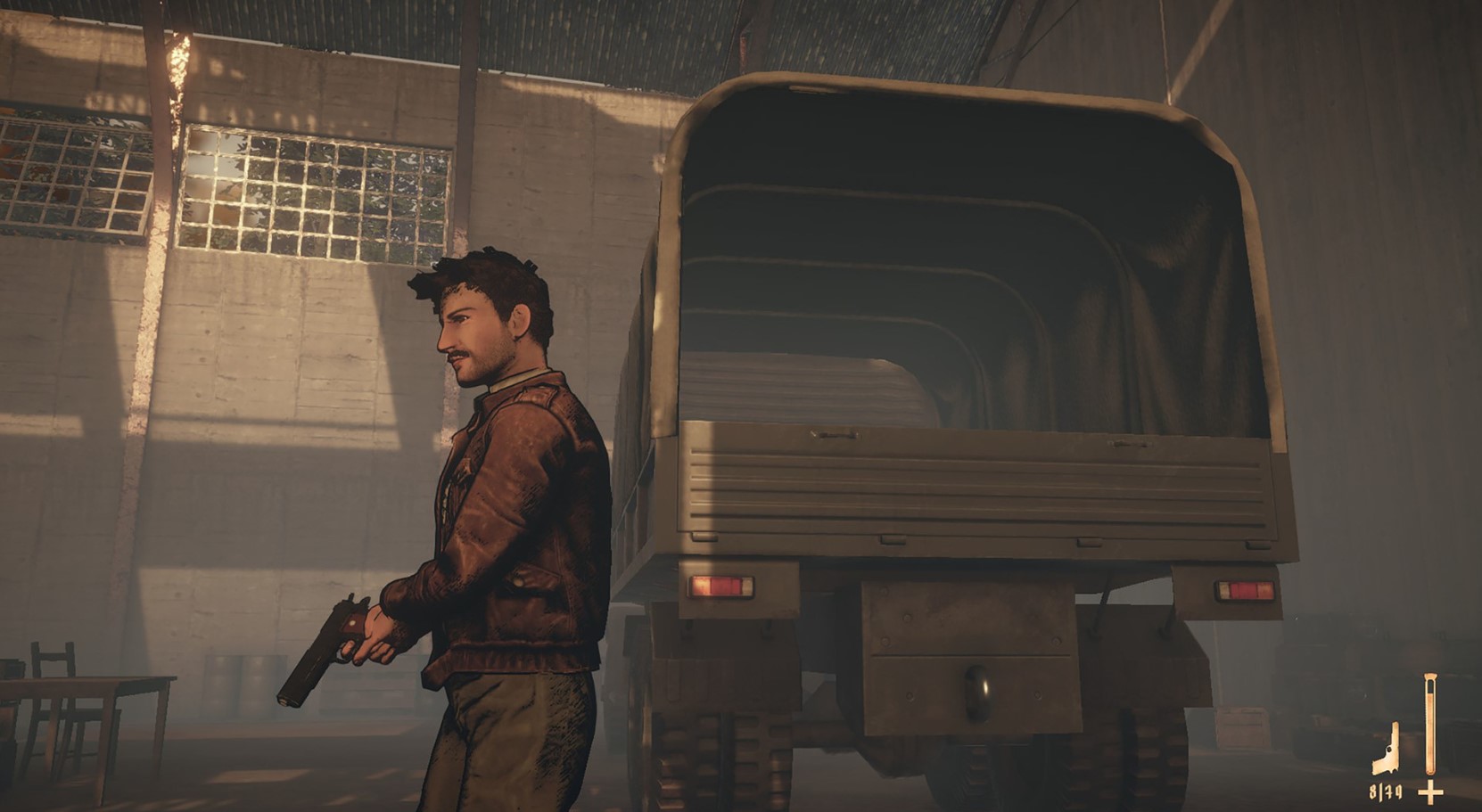Select the pistol weapon icon
Screen dimensions: 1482x812
pos(1387,753)
